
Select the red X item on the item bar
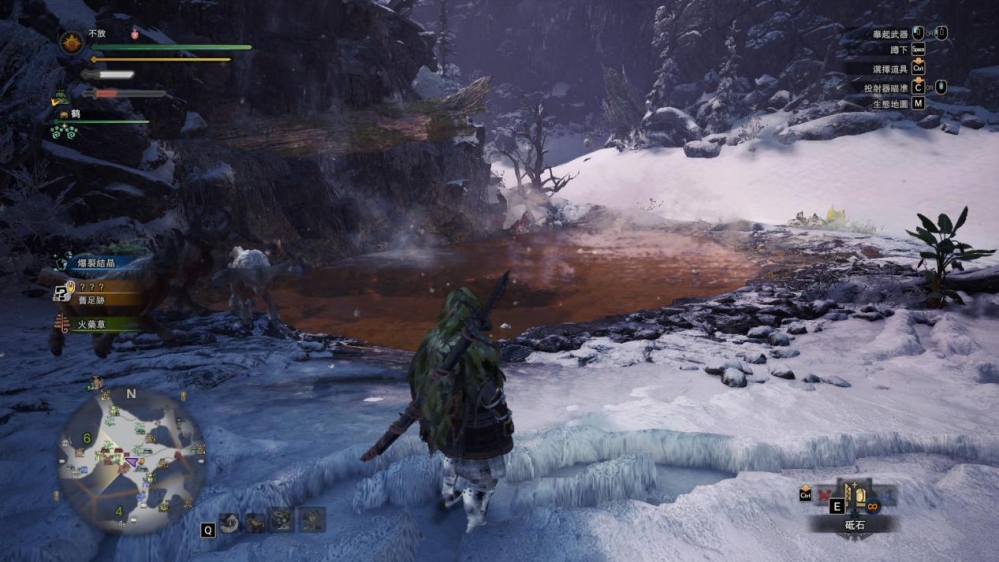[826, 495]
